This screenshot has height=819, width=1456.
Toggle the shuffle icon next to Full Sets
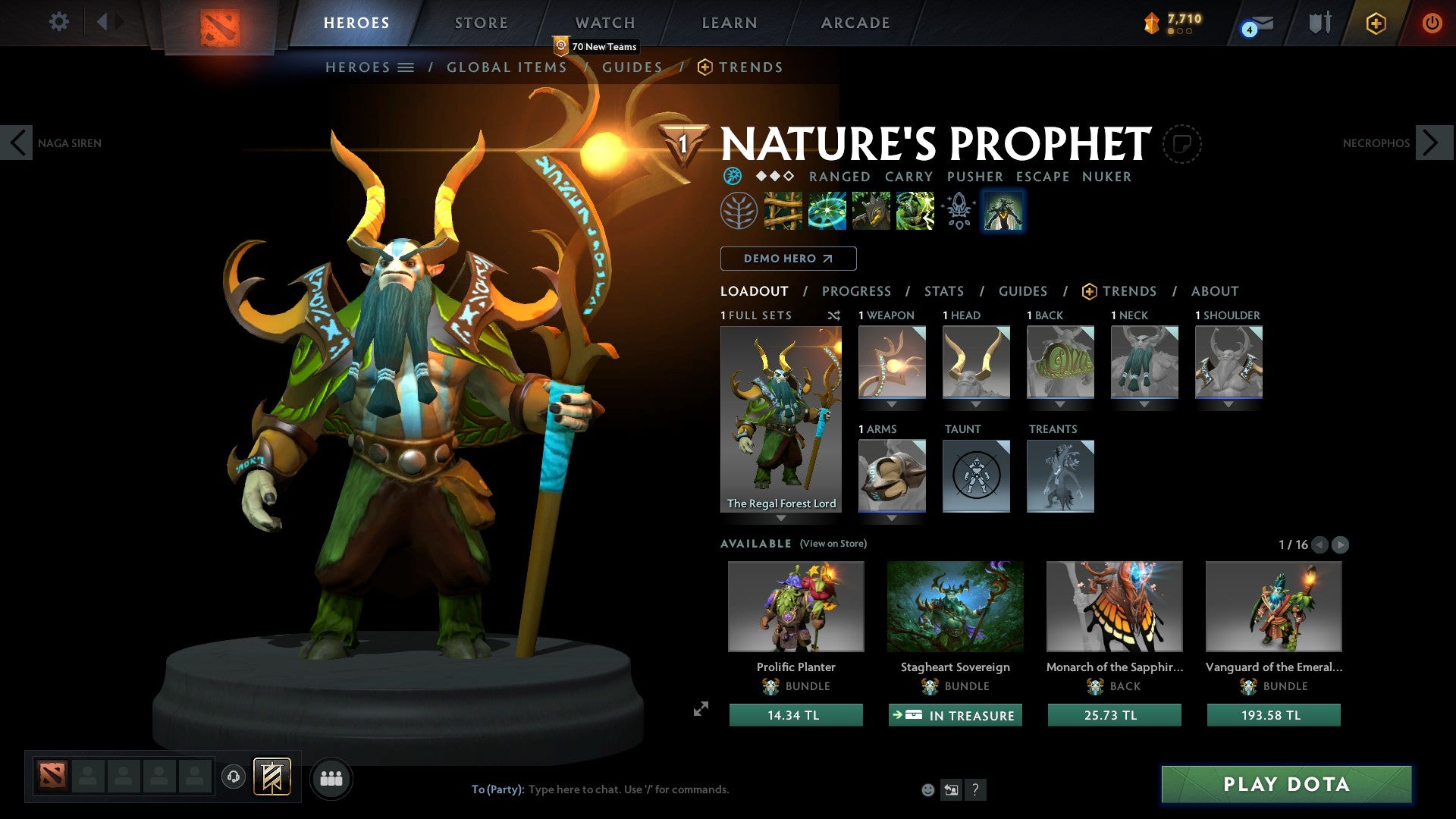point(834,315)
